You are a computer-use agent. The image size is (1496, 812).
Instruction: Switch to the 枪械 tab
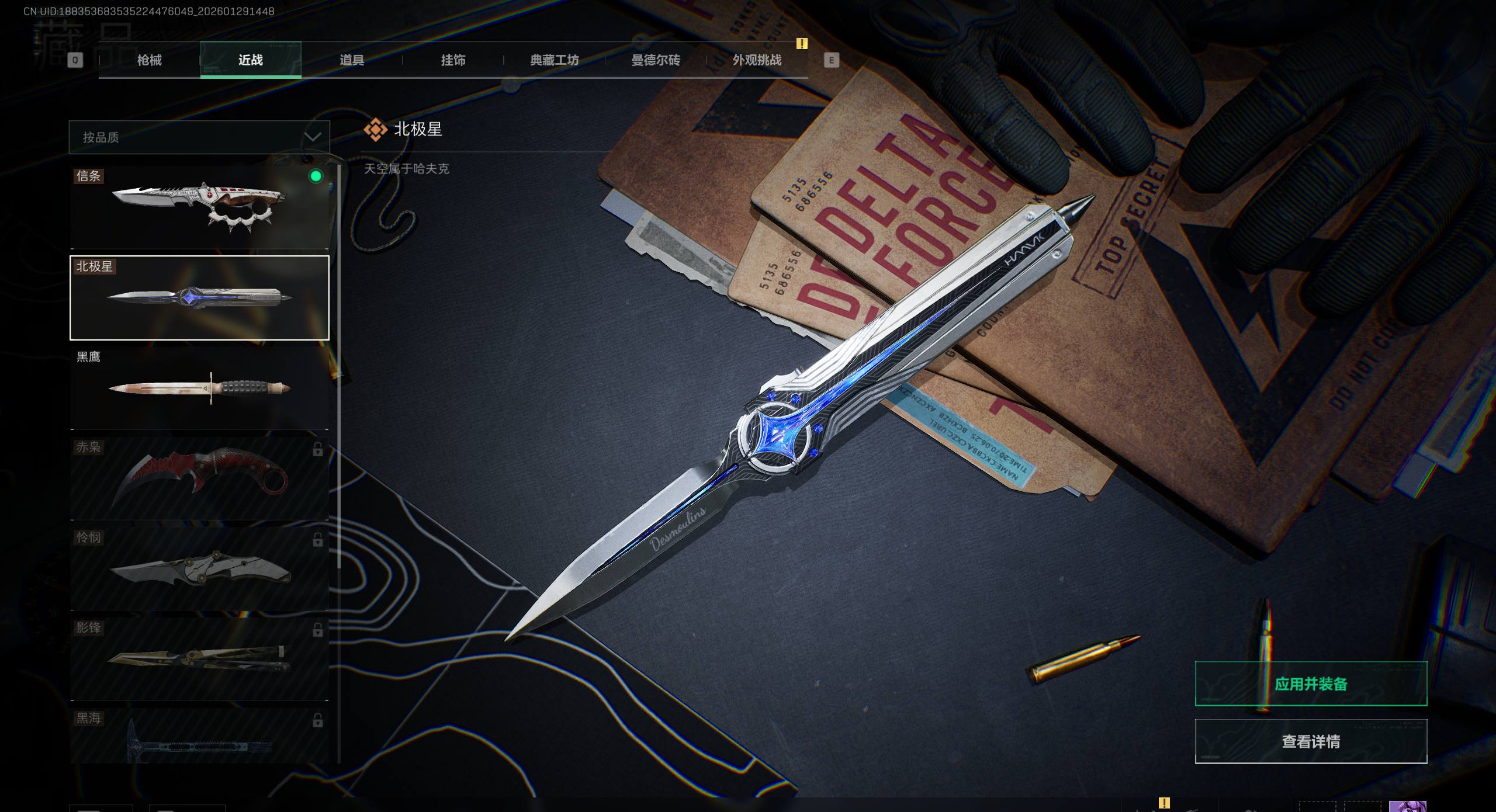coord(149,60)
